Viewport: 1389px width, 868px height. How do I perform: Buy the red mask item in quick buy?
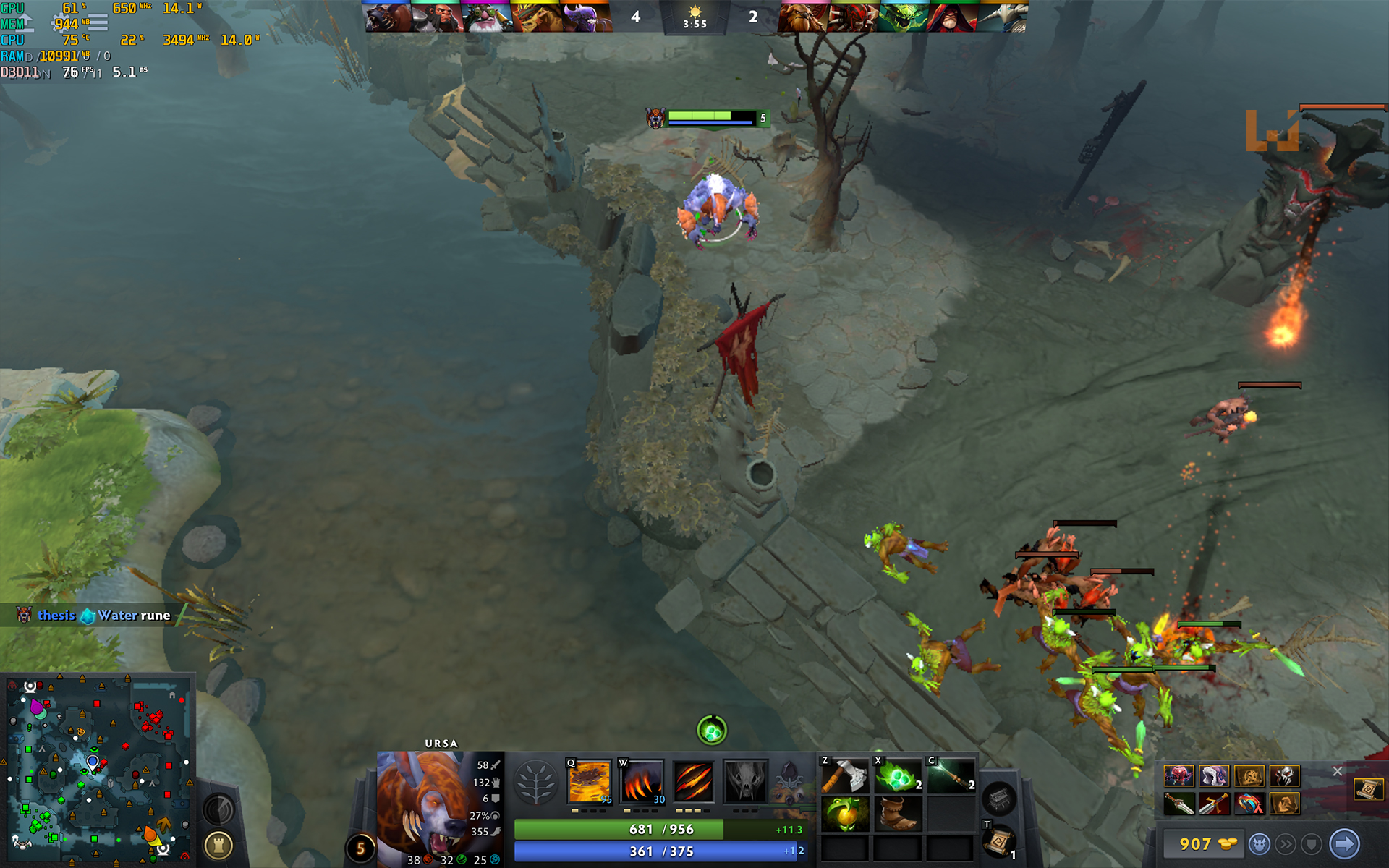coord(1179,776)
